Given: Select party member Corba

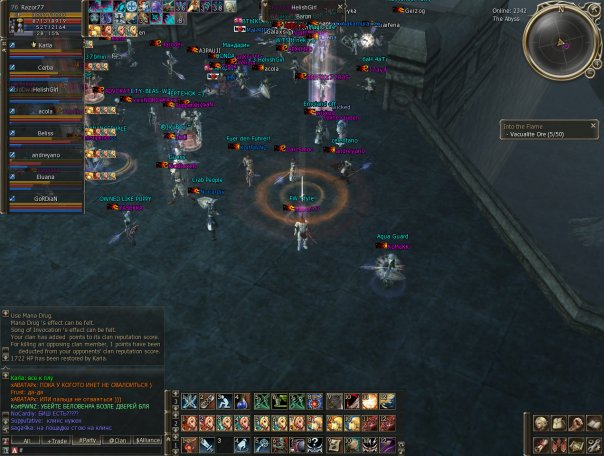Looking at the screenshot, I should [x=45, y=68].
